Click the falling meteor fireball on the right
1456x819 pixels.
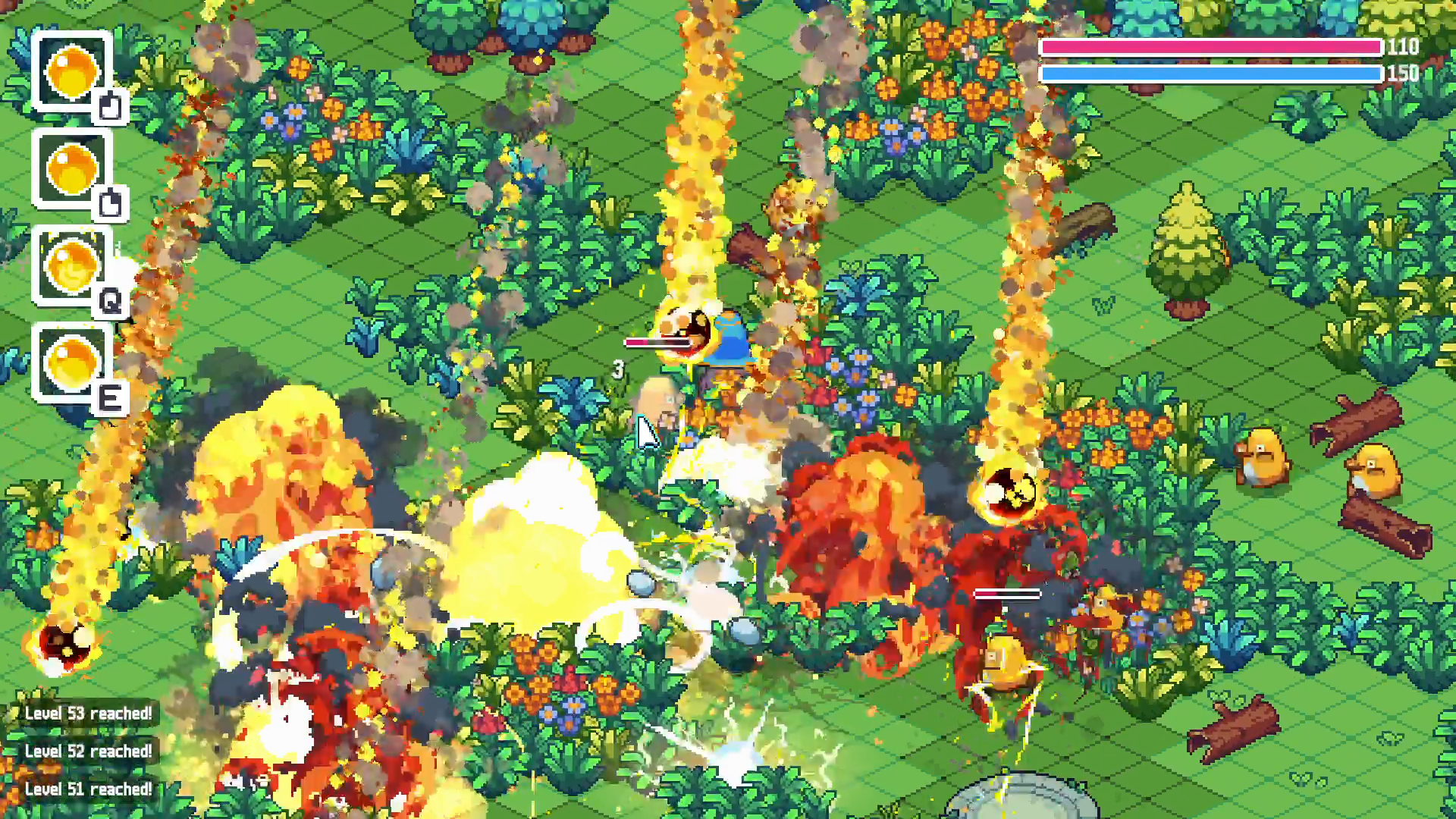(x=1009, y=489)
